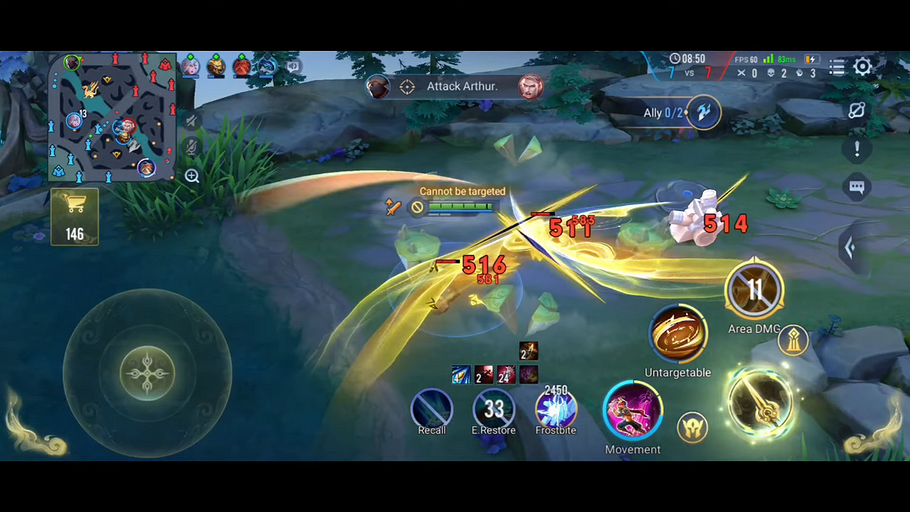Tap the attack minion target button

[692, 427]
